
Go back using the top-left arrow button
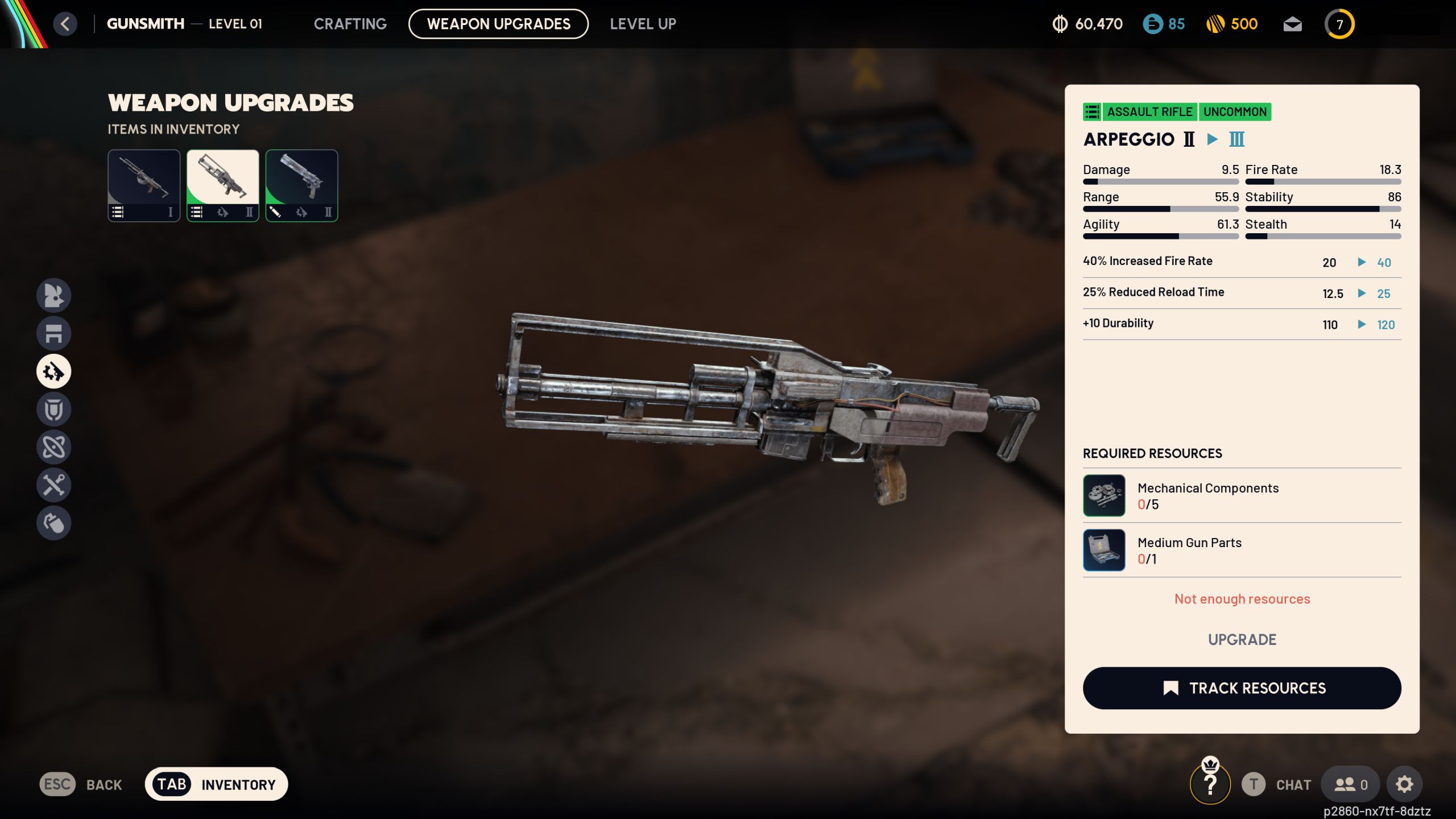[65, 24]
